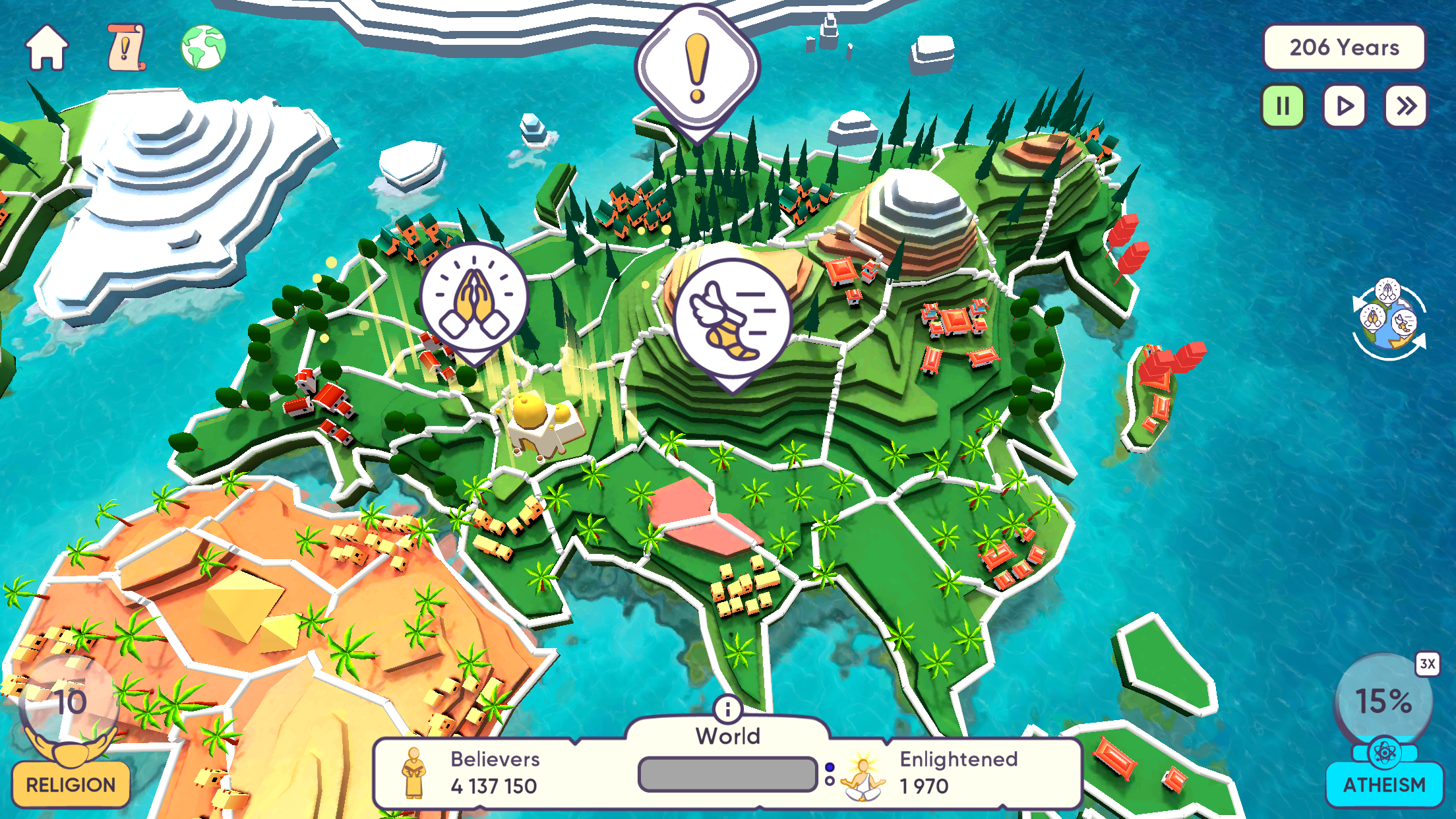Open the Atheism panel
1456x819 pixels.
tap(1384, 784)
